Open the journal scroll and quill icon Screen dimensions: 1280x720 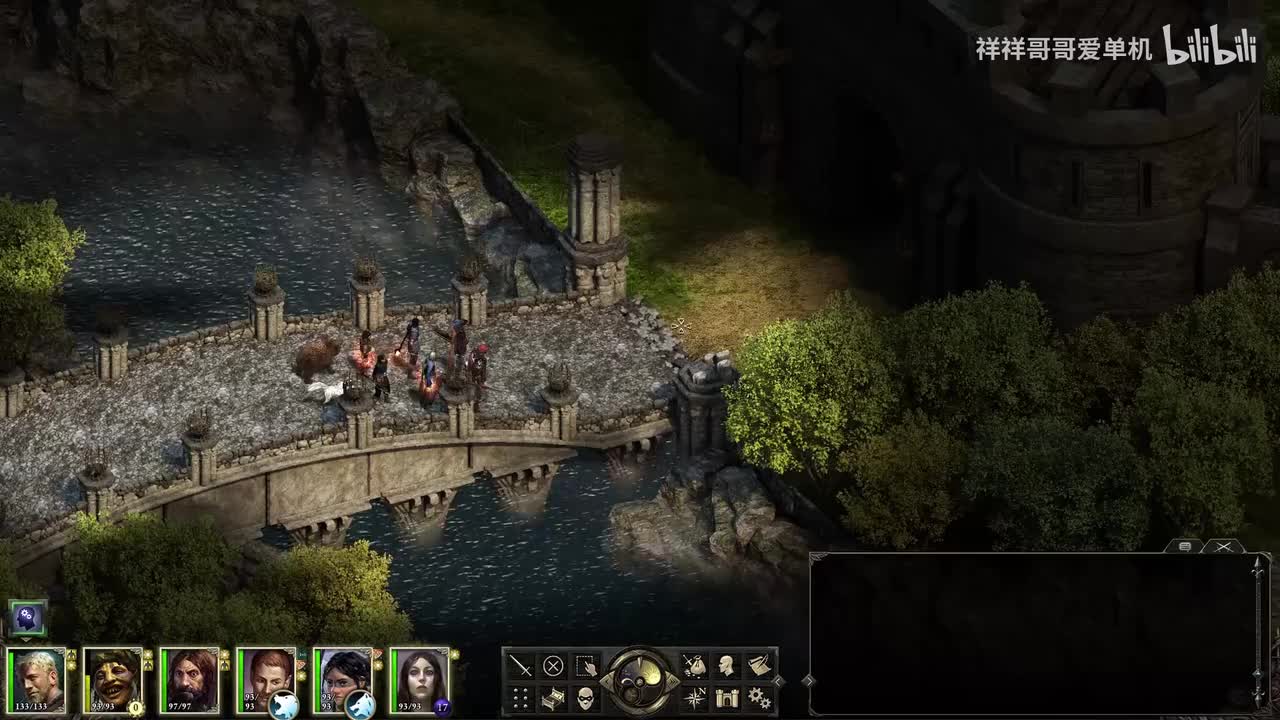(x=759, y=666)
